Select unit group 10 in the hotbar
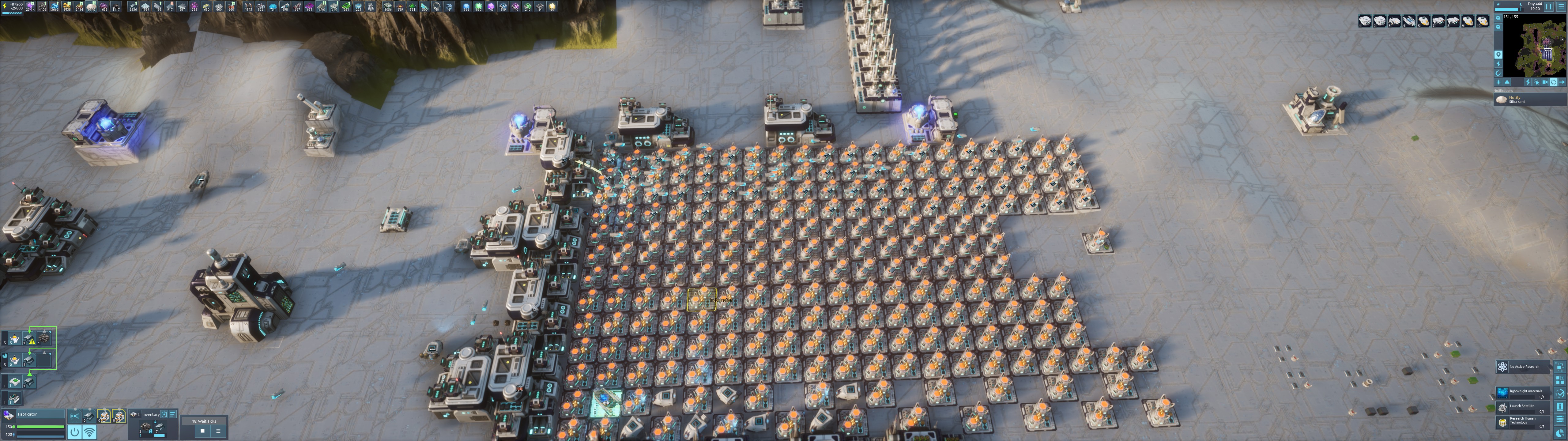Image resolution: width=1568 pixels, height=441 pixels. click(1482, 22)
